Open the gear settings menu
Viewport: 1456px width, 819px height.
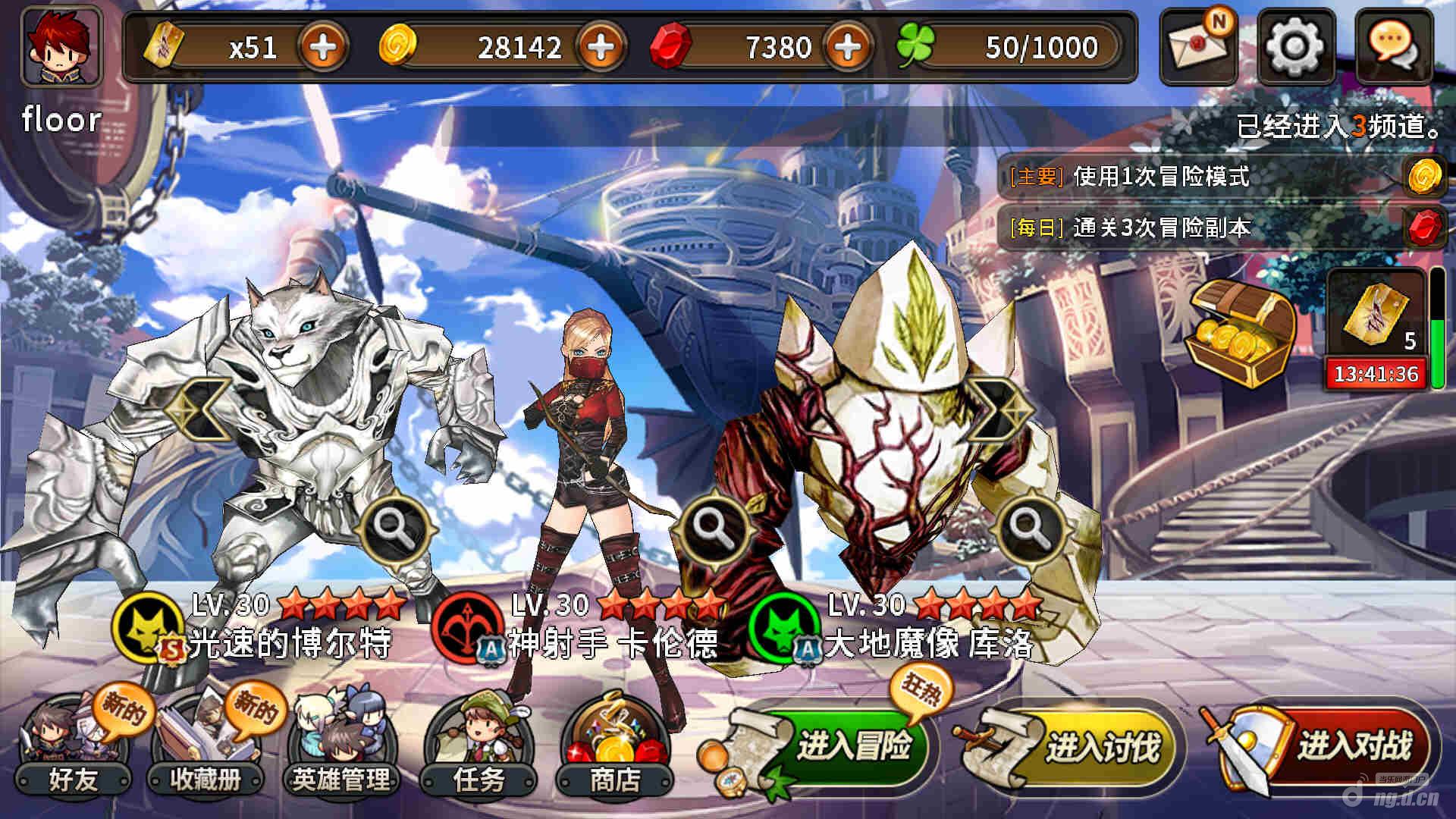[x=1296, y=47]
